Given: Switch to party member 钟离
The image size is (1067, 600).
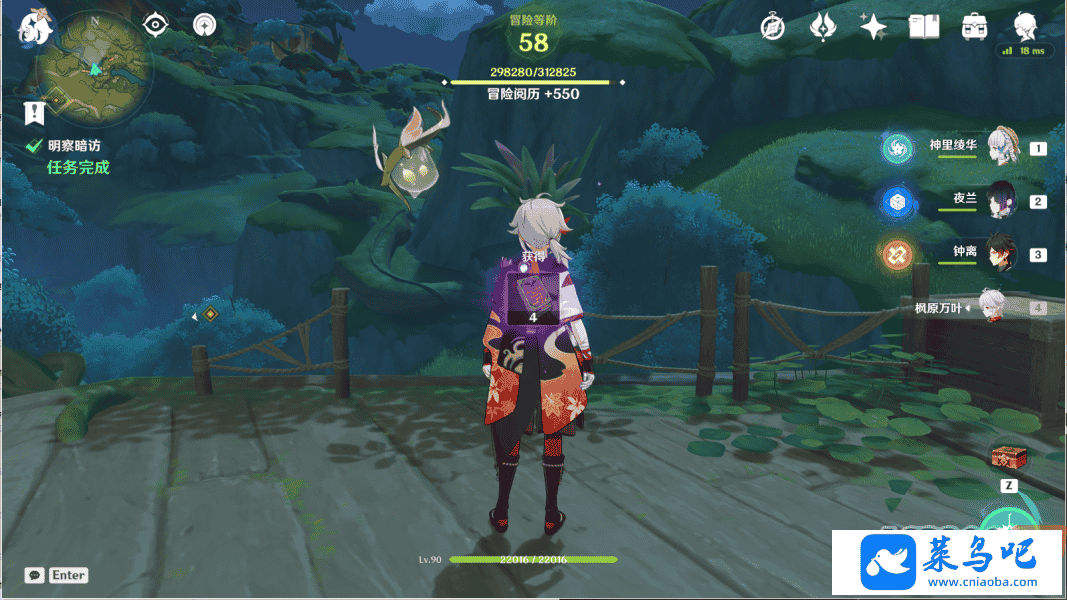Looking at the screenshot, I should (x=1002, y=253).
